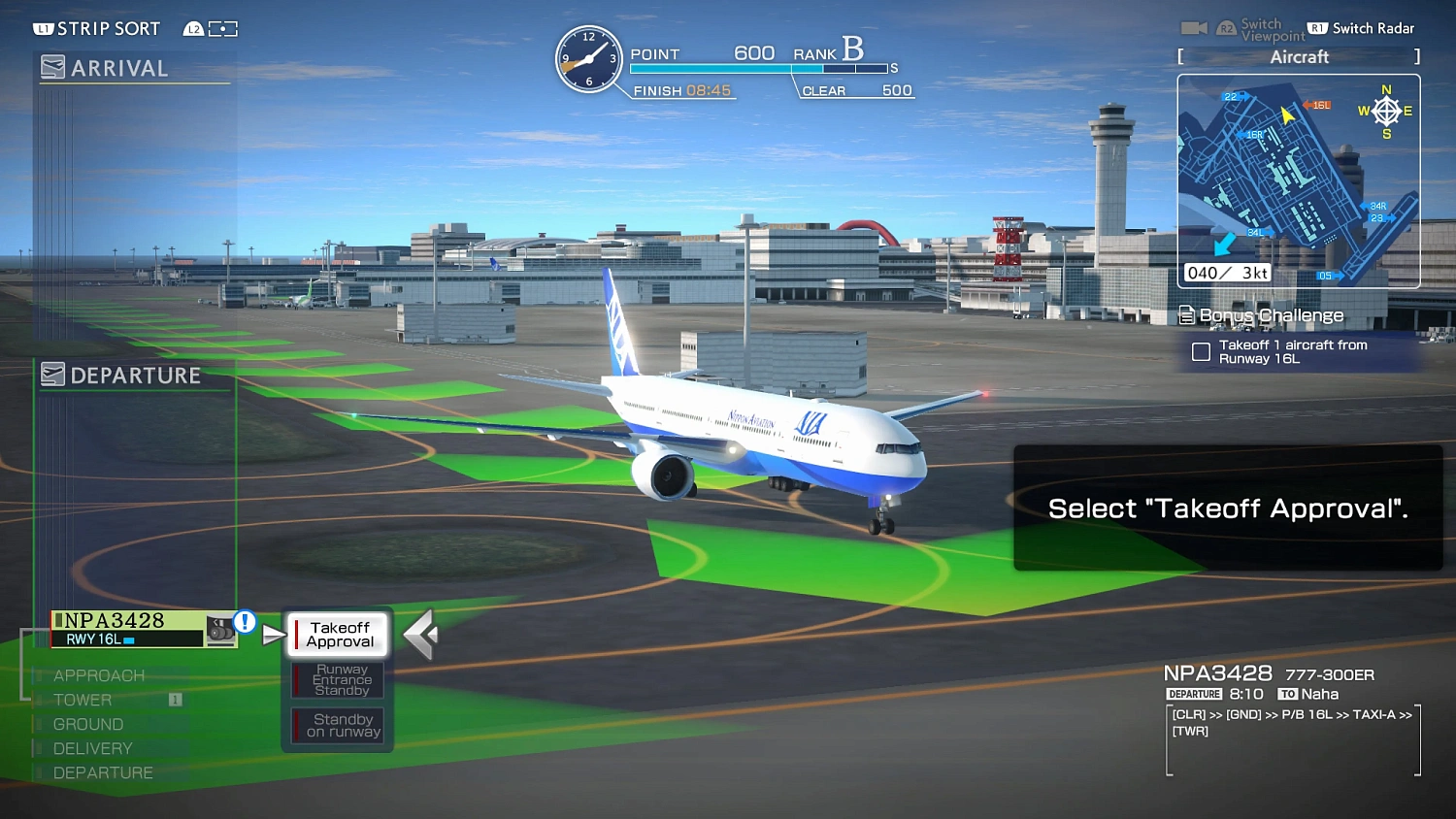Click the clock icon near POINT display
Image resolution: width=1456 pixels, height=819 pixels.
tap(588, 60)
